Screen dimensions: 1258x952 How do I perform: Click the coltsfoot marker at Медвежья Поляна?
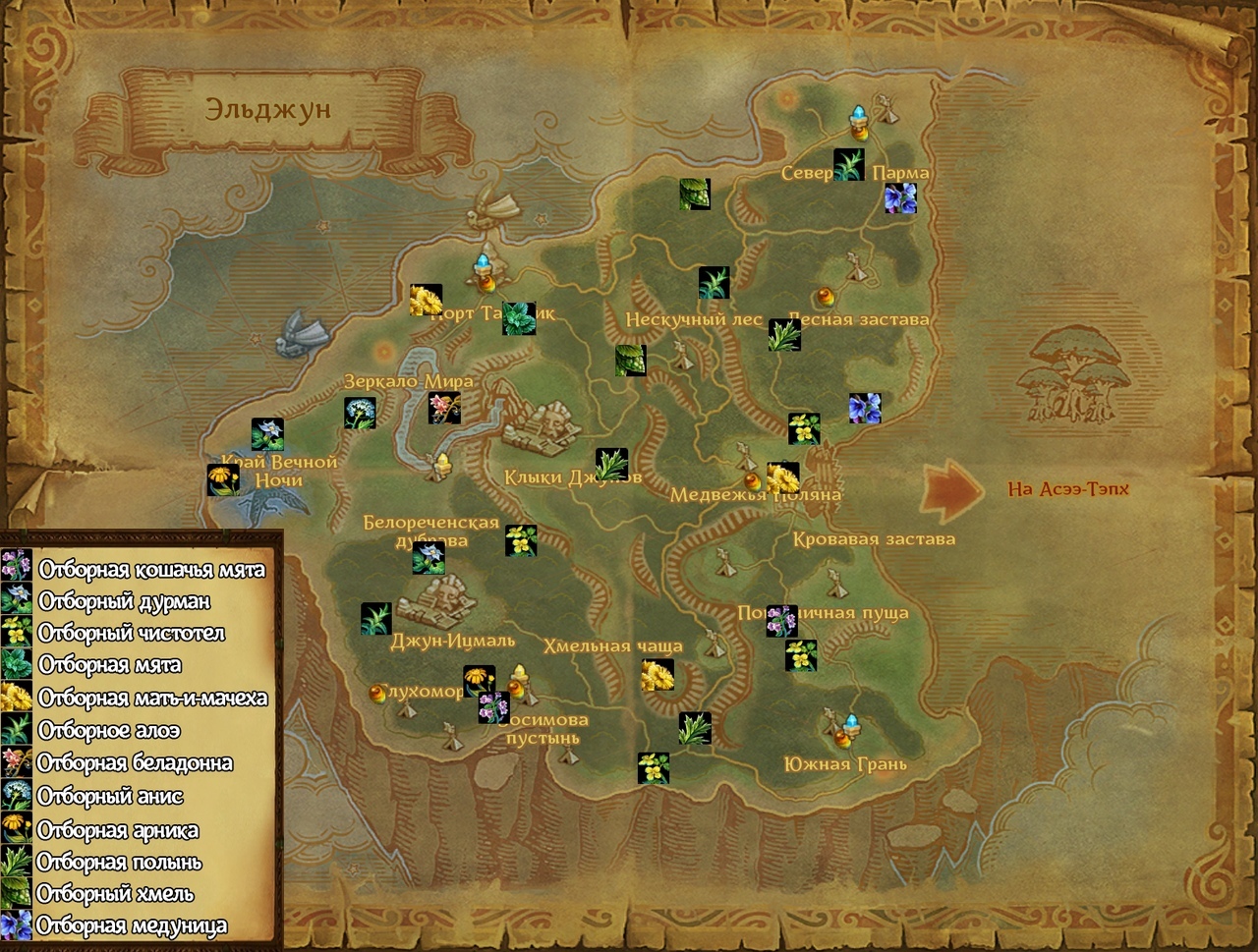(782, 478)
